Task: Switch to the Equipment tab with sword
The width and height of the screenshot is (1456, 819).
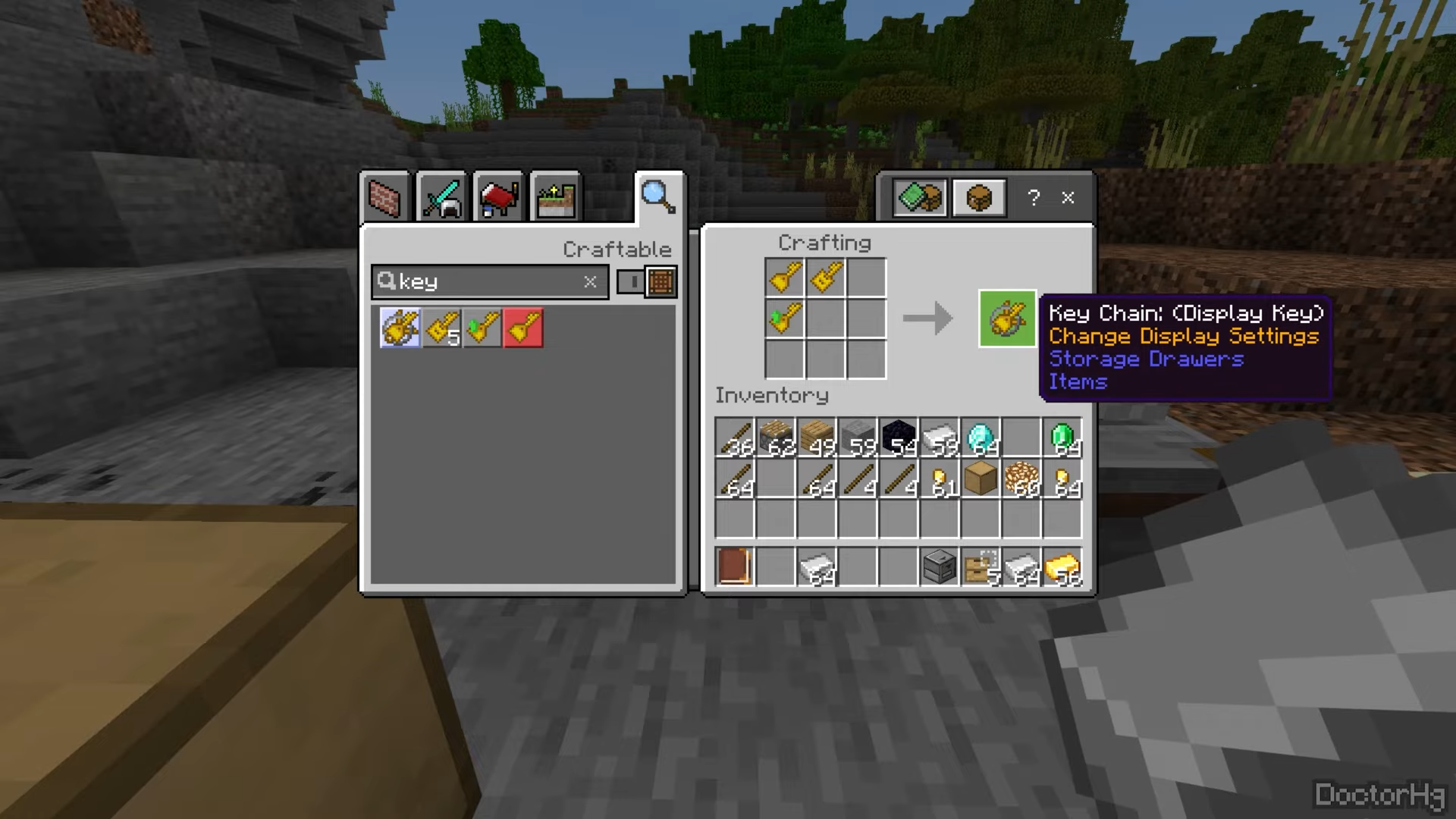Action: [441, 199]
